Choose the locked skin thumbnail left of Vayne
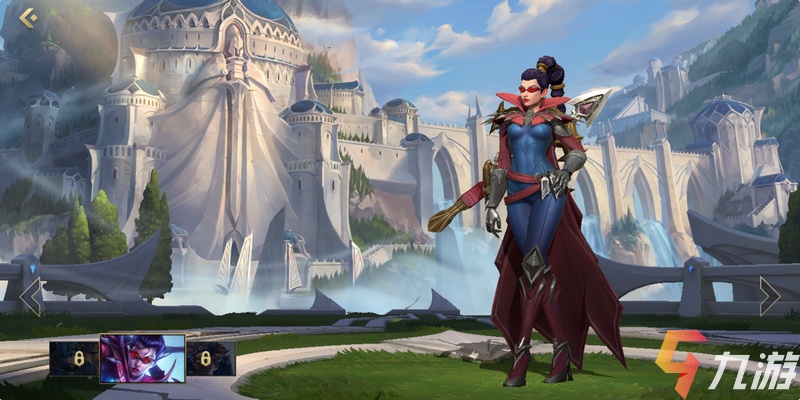This screenshot has width=800, height=400. tap(74, 359)
